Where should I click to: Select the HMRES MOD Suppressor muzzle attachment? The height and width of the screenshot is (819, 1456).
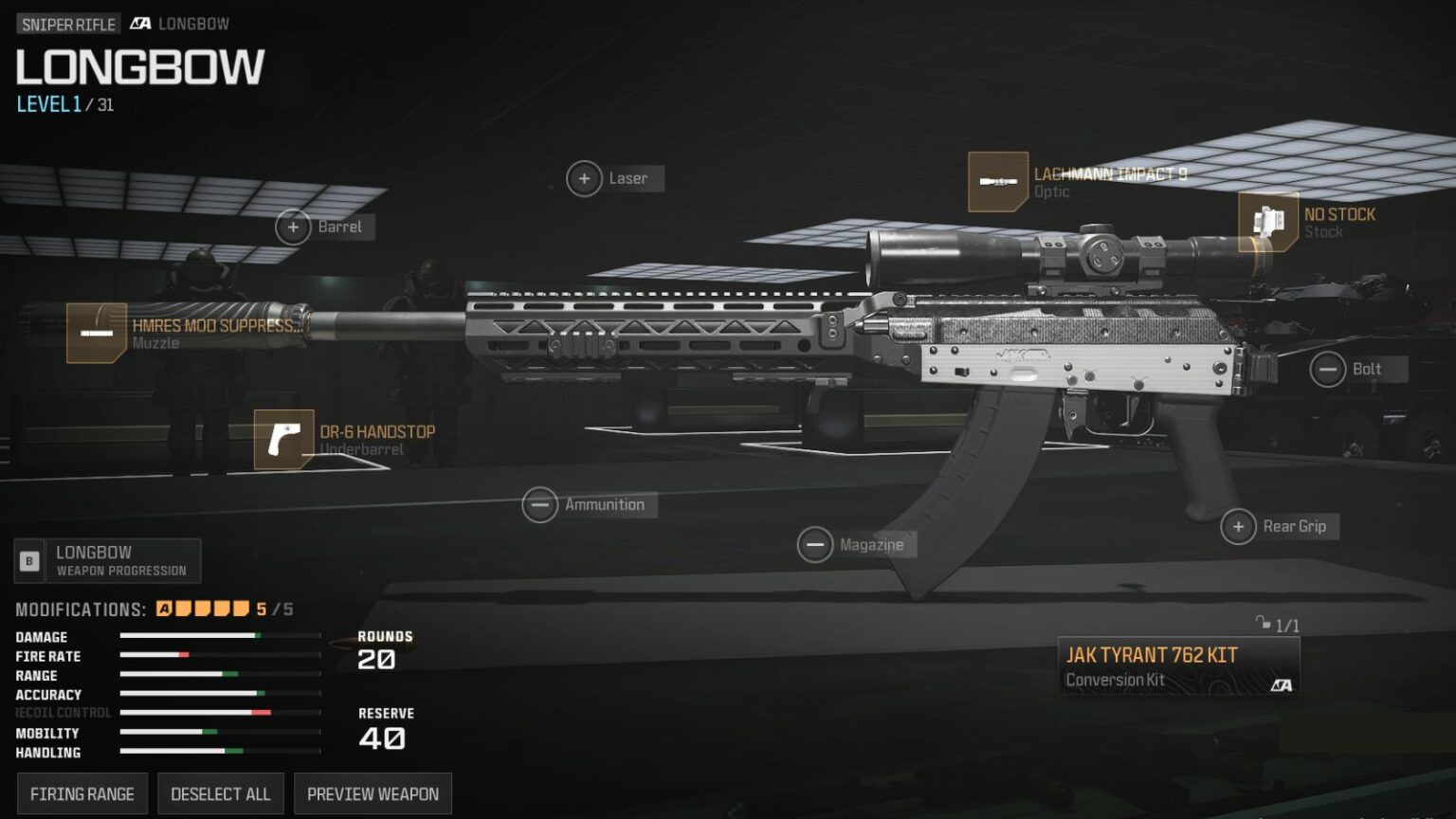99,335
